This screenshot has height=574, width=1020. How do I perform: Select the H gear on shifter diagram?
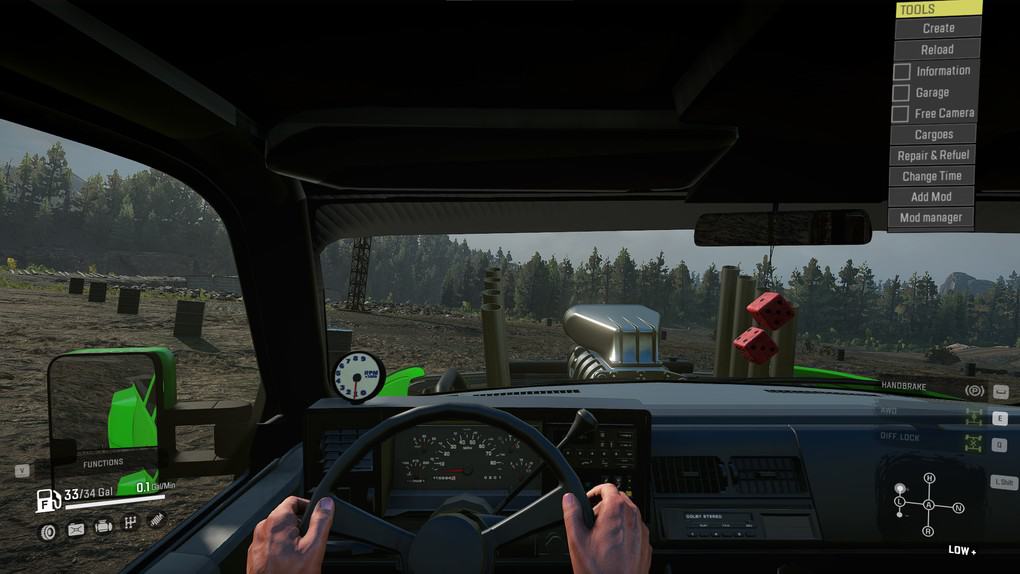pyautogui.click(x=929, y=478)
